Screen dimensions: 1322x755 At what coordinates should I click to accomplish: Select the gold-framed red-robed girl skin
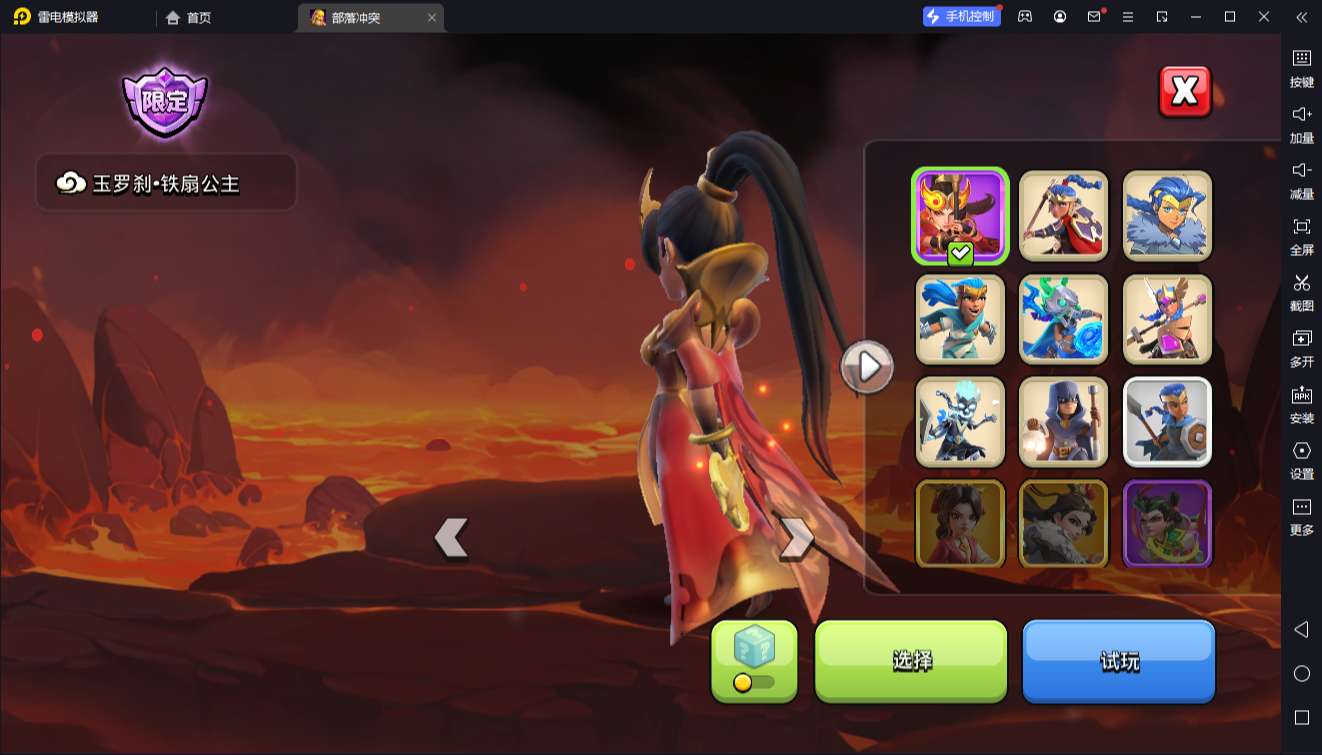pyautogui.click(x=960, y=524)
